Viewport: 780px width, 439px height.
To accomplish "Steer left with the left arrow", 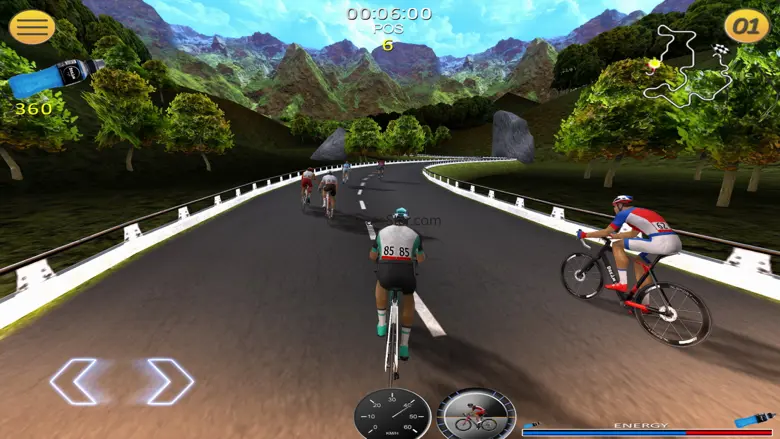I will tap(75, 381).
